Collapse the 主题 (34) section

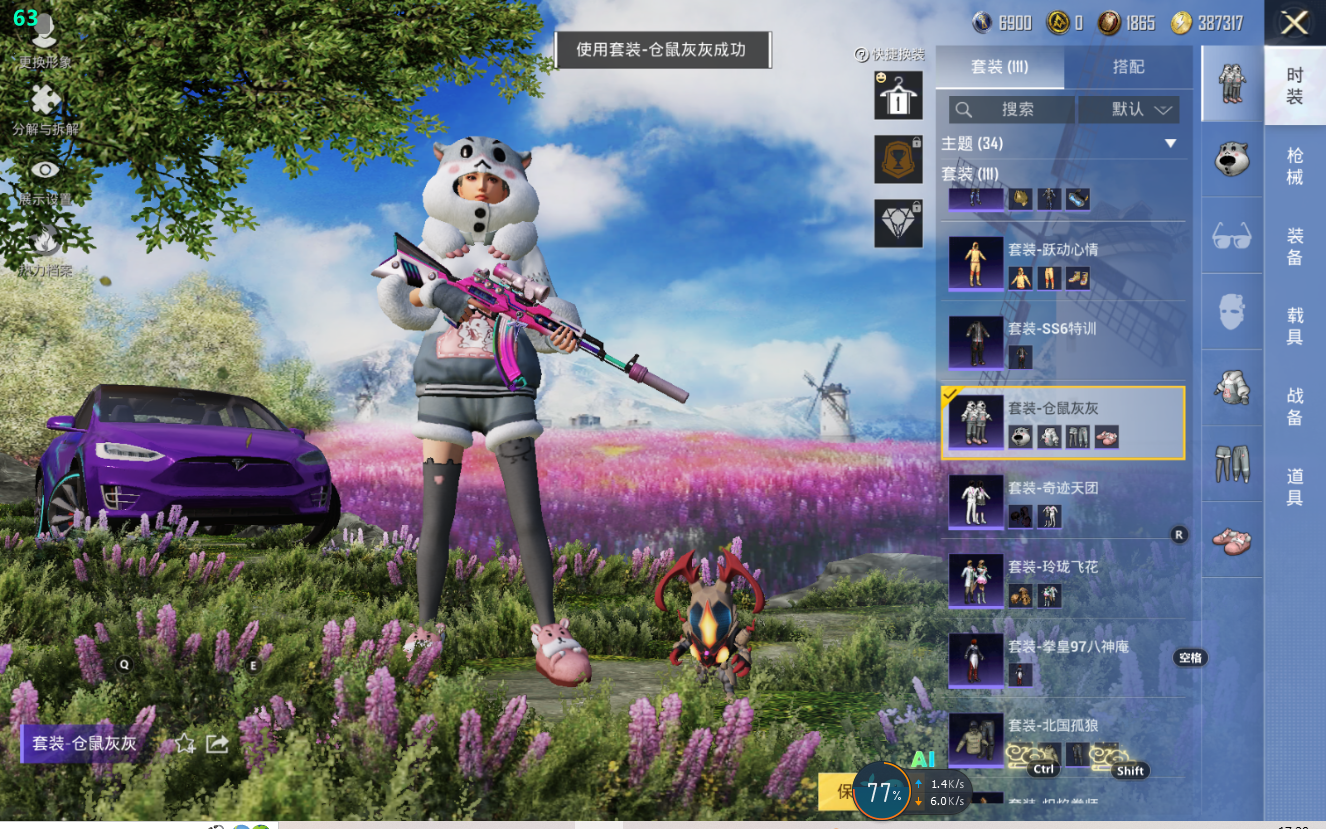[x=1170, y=144]
